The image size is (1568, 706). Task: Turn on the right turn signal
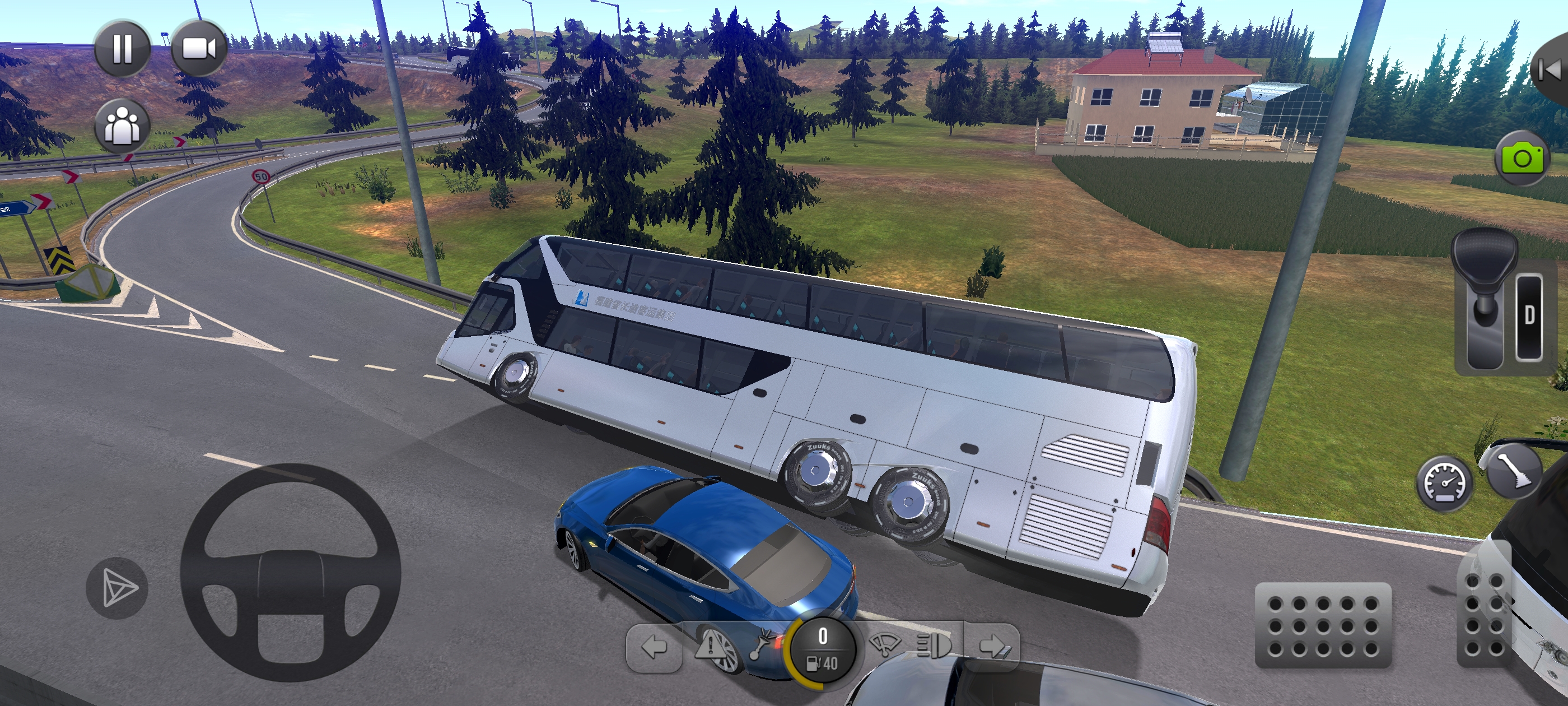pos(992,646)
